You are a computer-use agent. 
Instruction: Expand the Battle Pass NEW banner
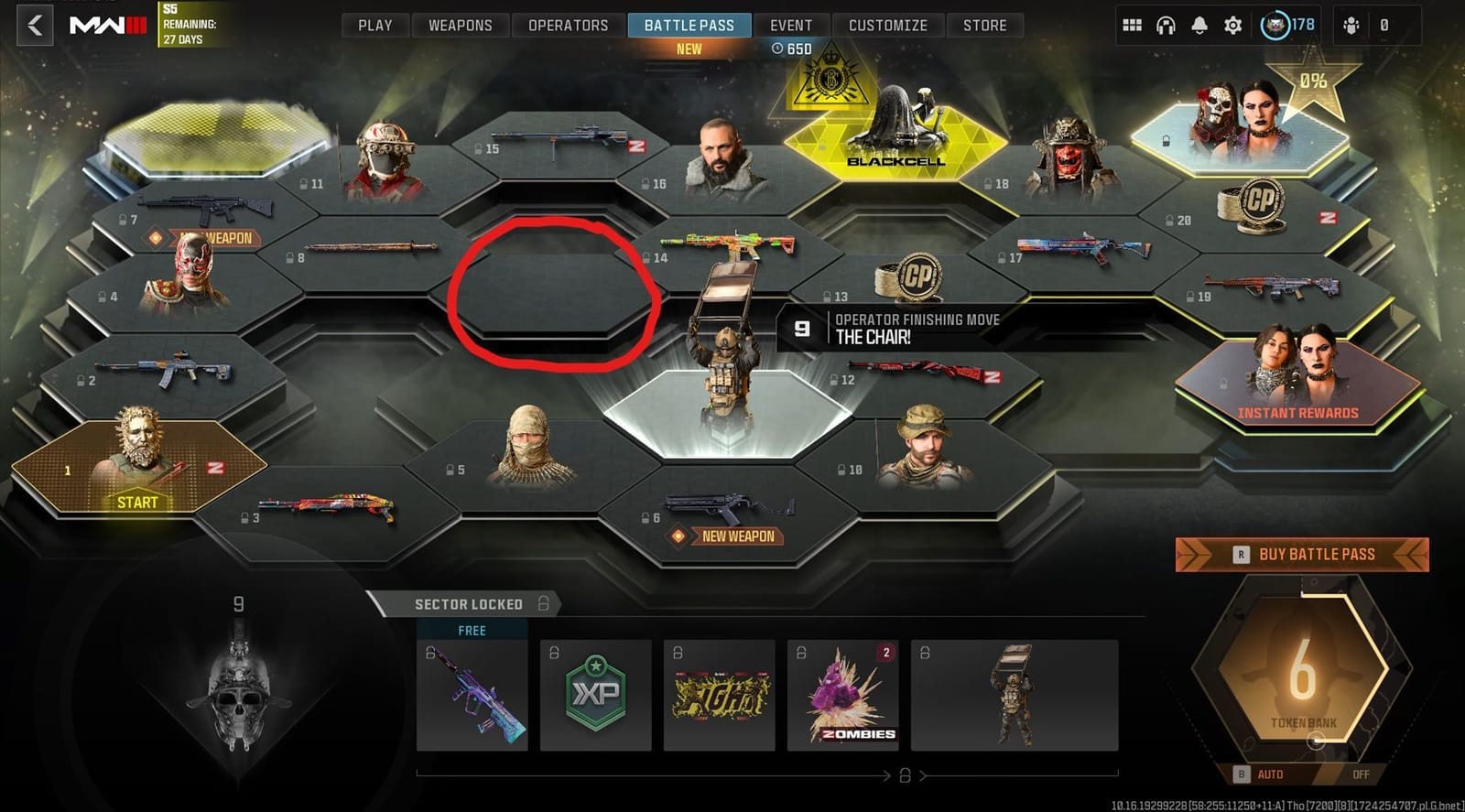pos(689,49)
